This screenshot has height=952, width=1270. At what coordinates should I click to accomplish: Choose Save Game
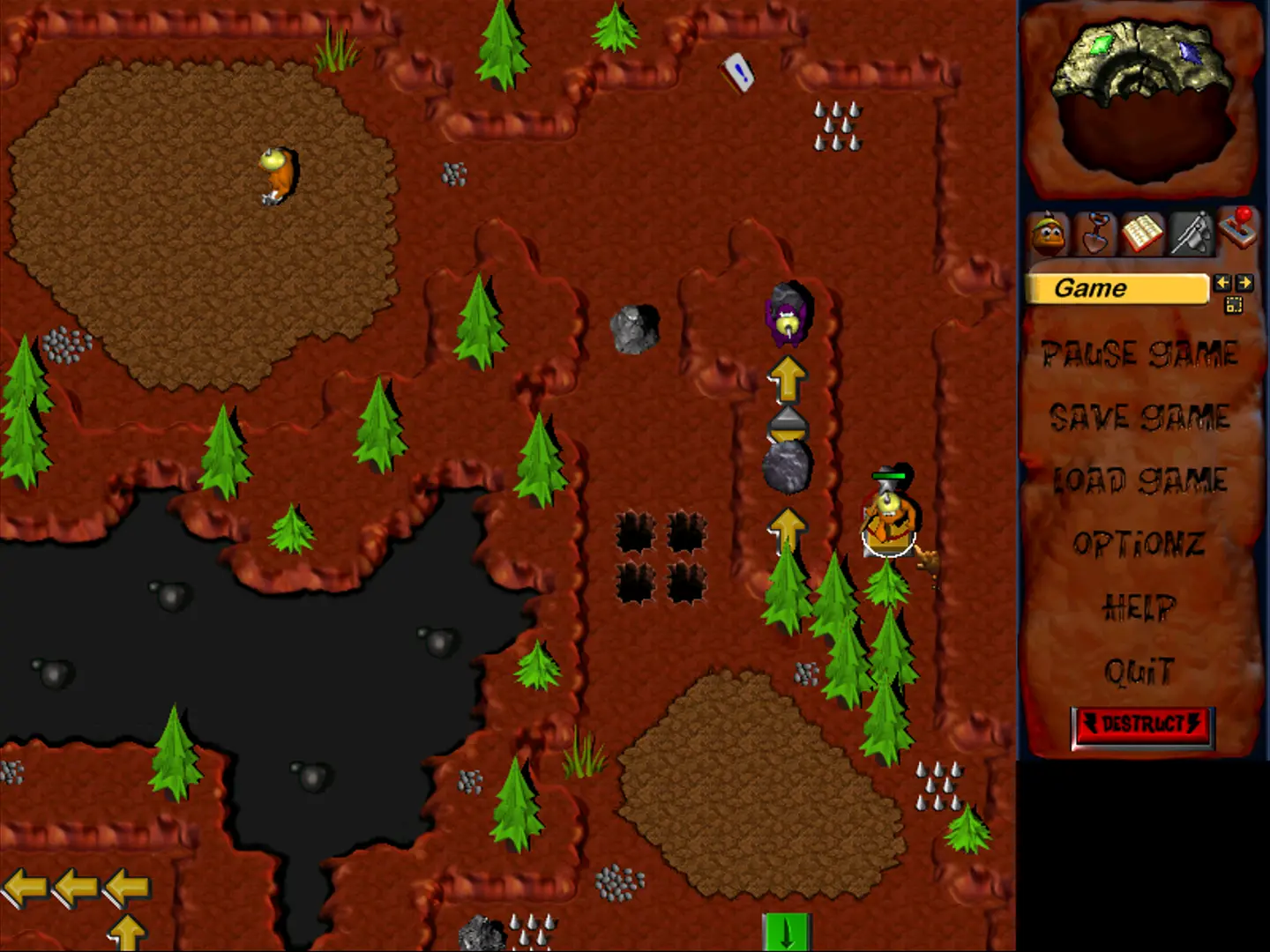1139,417
